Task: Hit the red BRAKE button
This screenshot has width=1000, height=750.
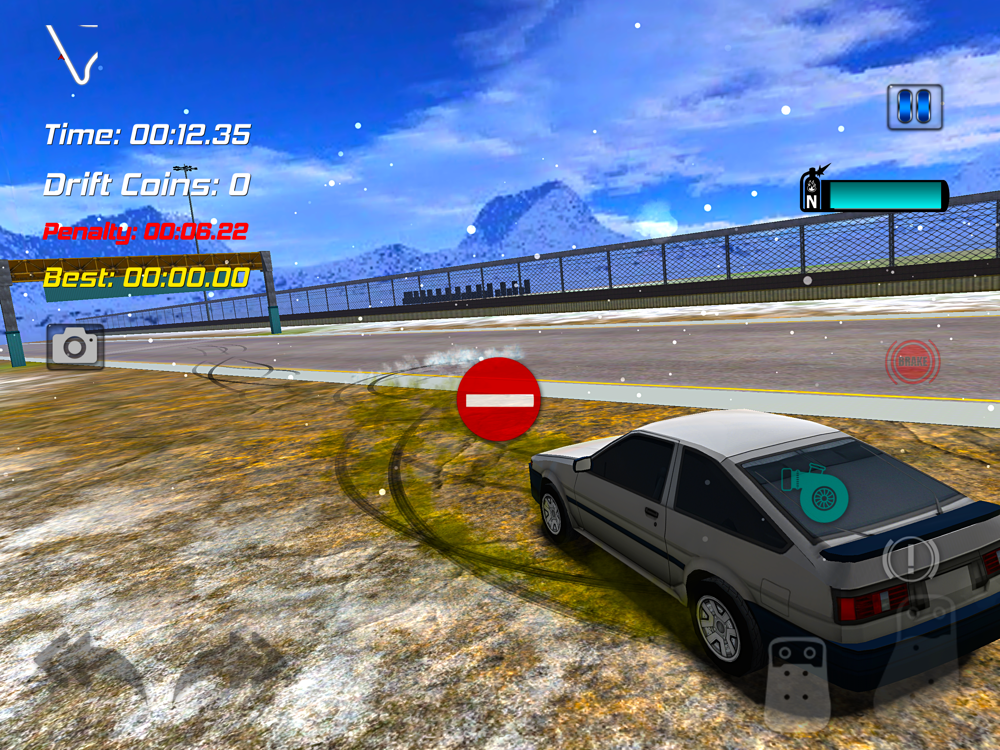Action: 911,361
